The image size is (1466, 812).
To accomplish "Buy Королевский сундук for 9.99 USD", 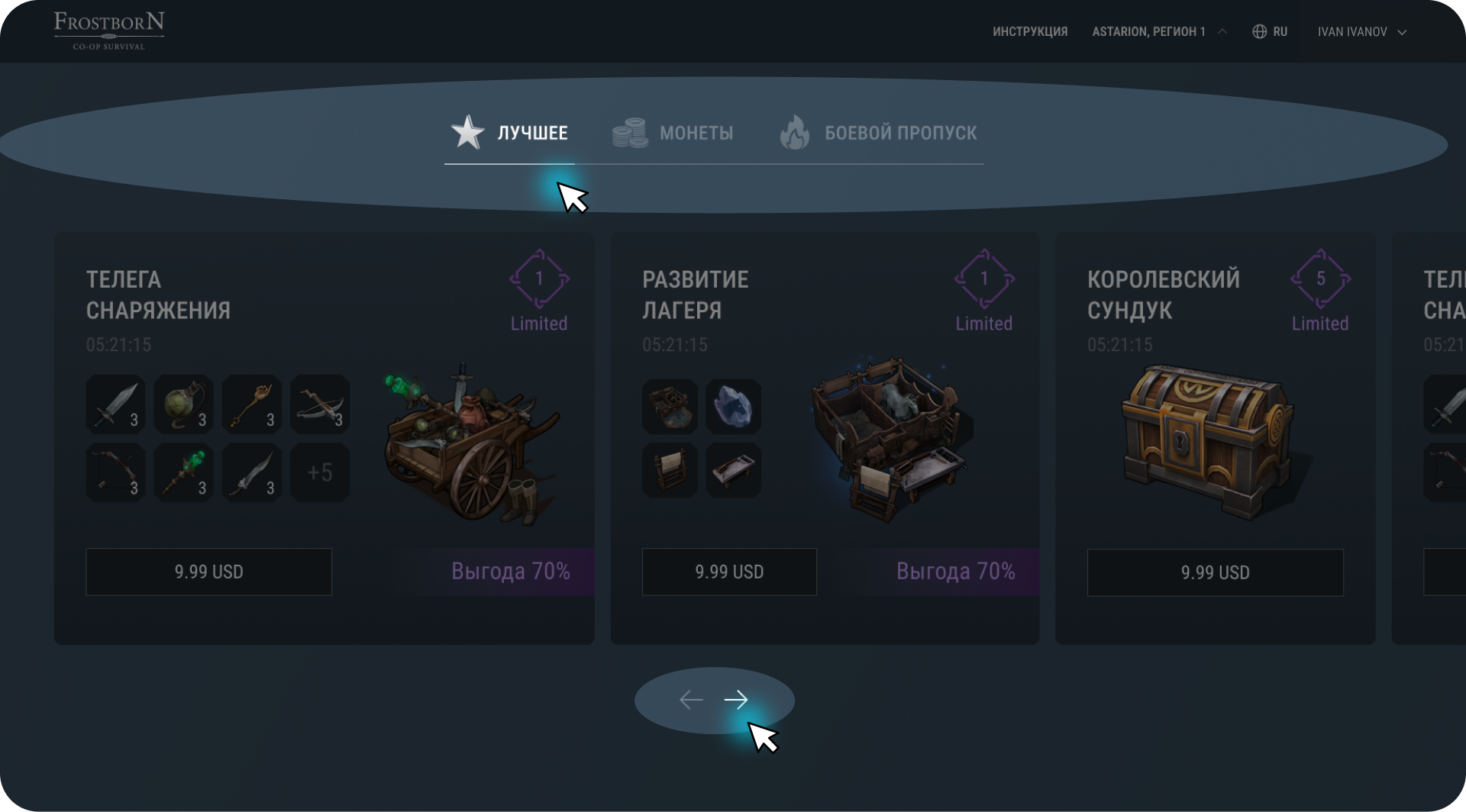I will [1215, 572].
